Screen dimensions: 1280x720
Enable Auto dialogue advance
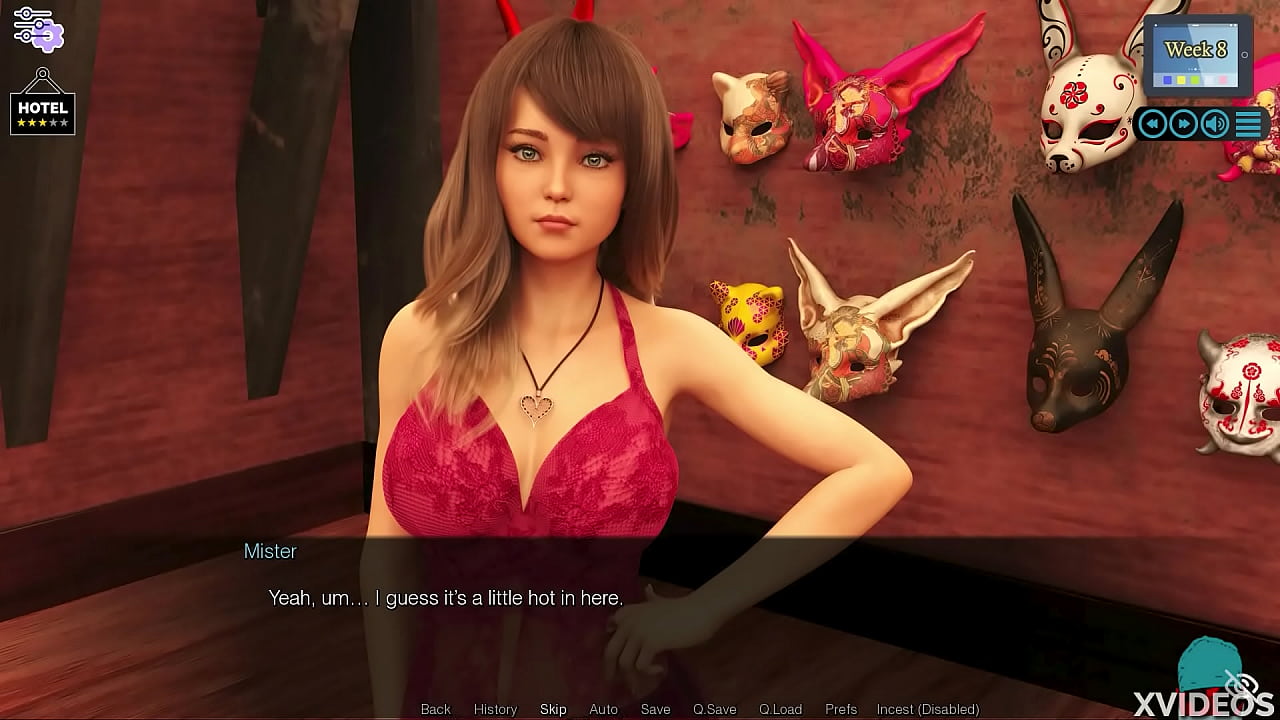[603, 709]
